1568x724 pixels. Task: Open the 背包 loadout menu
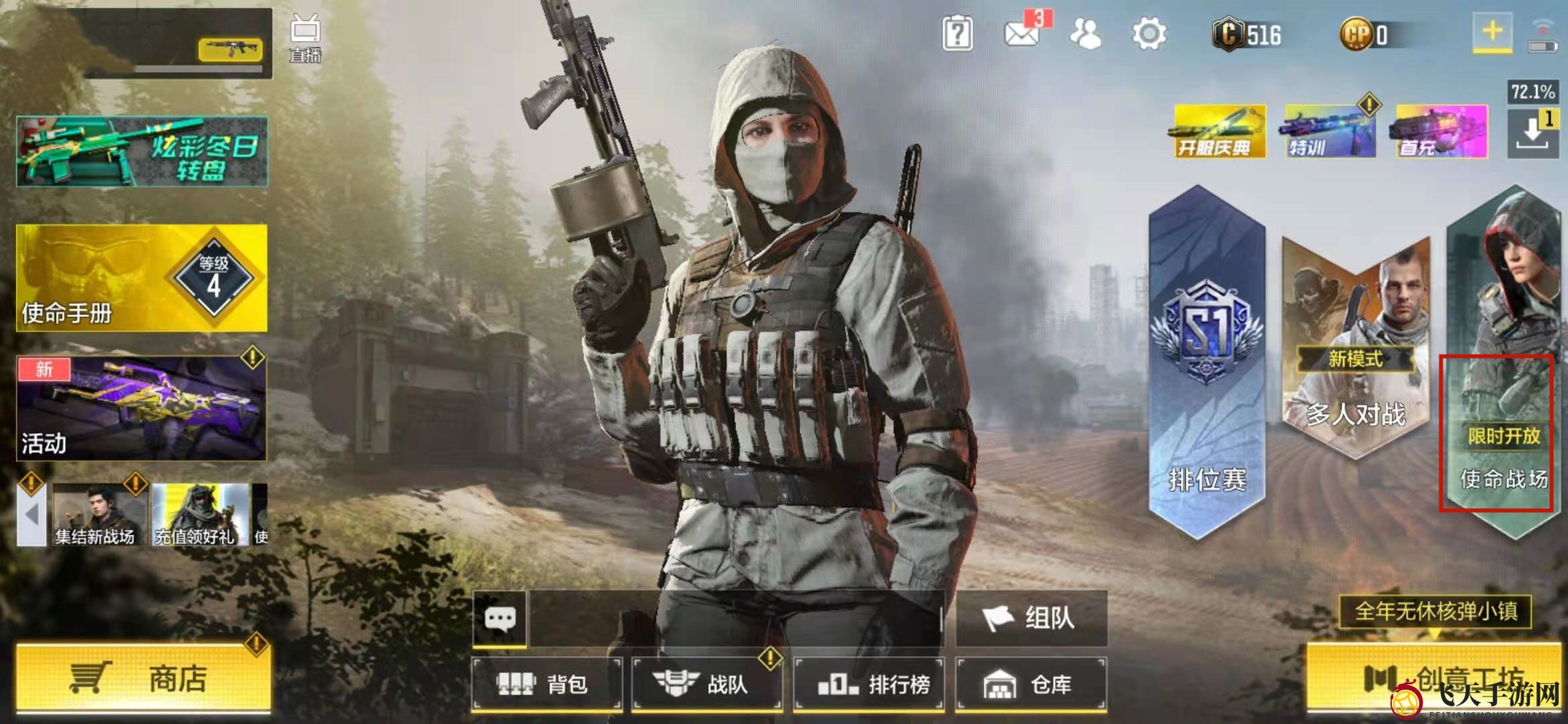tap(547, 684)
